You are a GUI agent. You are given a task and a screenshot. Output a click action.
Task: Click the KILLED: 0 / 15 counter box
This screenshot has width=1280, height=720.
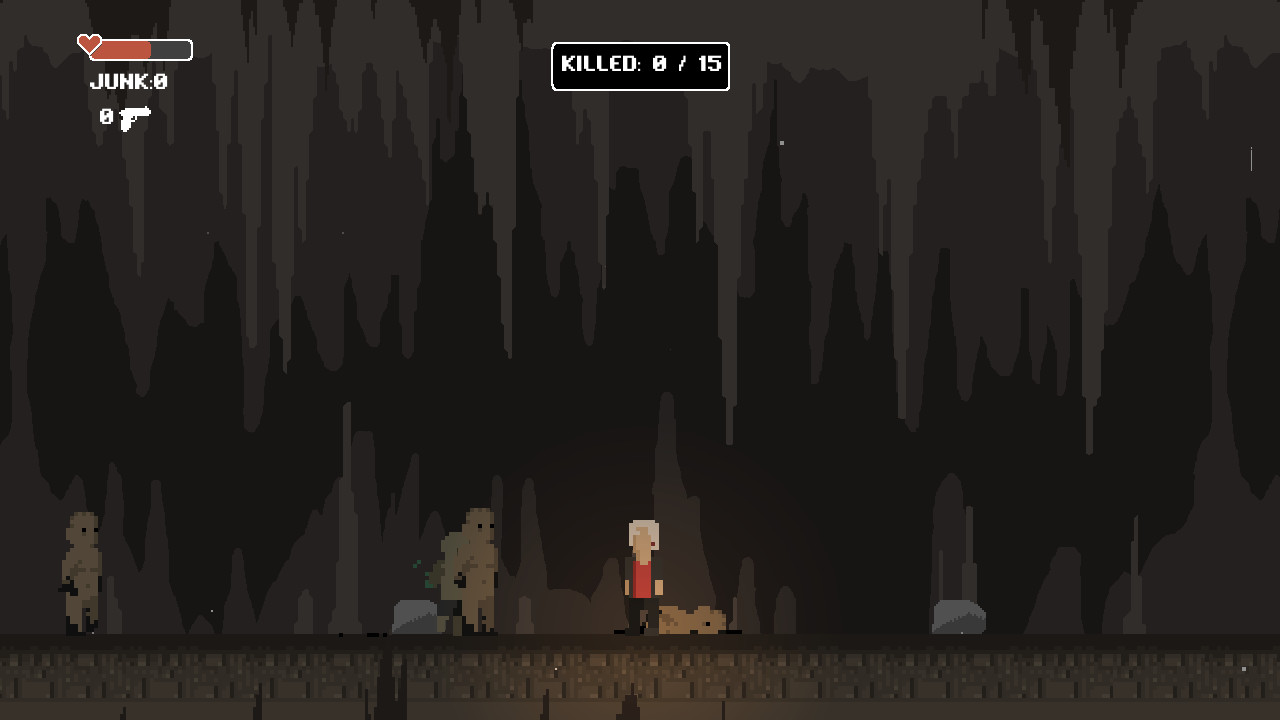[x=640, y=67]
